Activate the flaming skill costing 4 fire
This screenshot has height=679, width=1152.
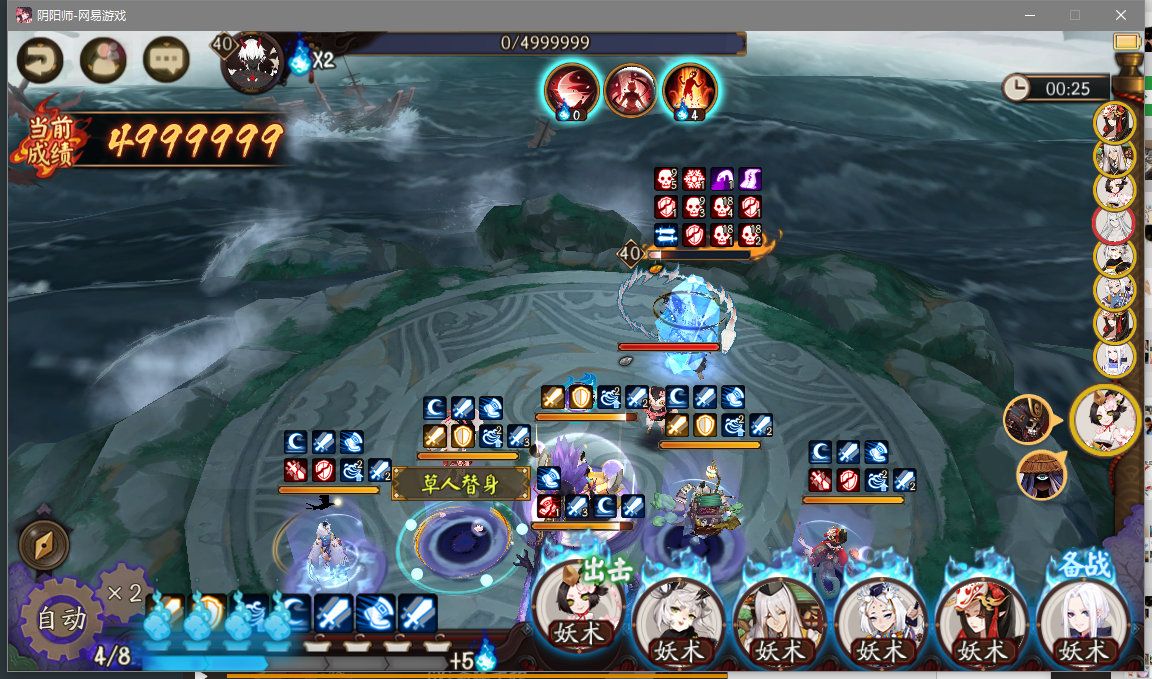click(689, 90)
